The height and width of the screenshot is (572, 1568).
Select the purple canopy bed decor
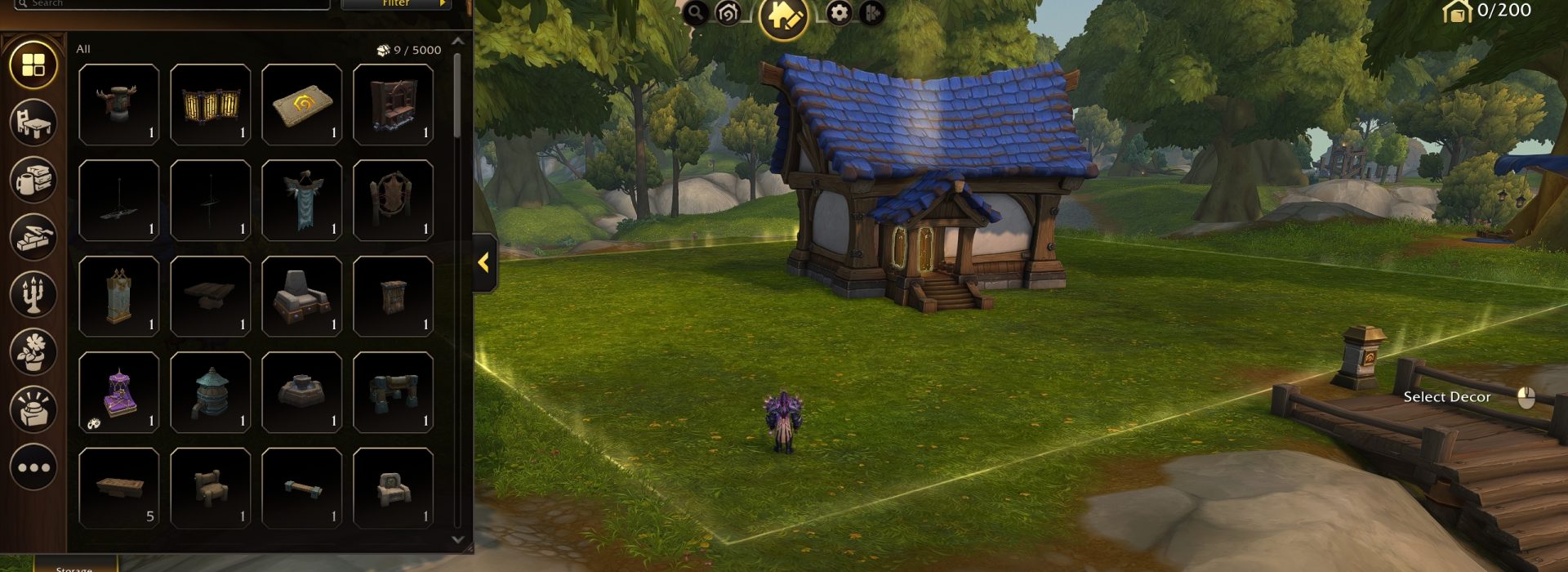click(119, 392)
